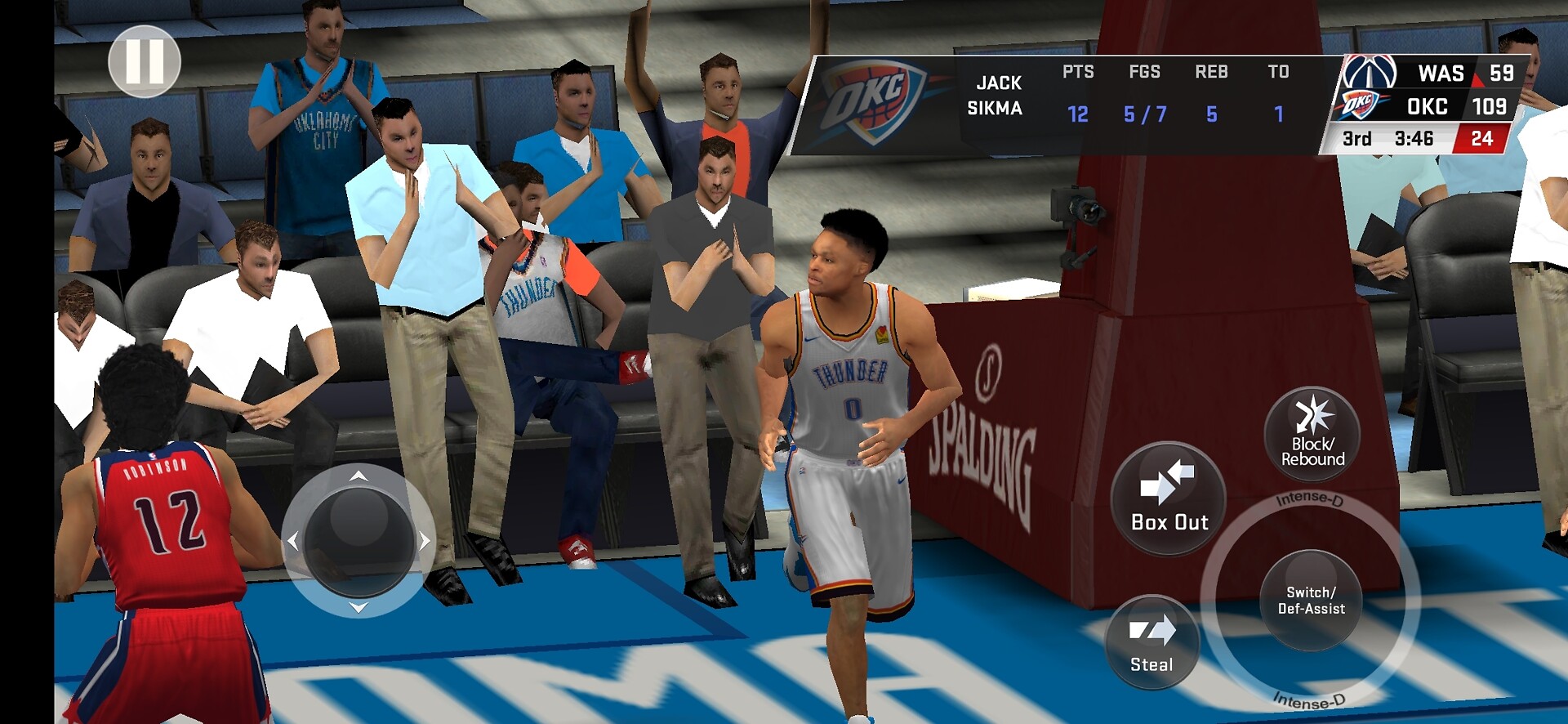
Task: Tap the virtual joystick's up arrow
Action: click(x=359, y=476)
